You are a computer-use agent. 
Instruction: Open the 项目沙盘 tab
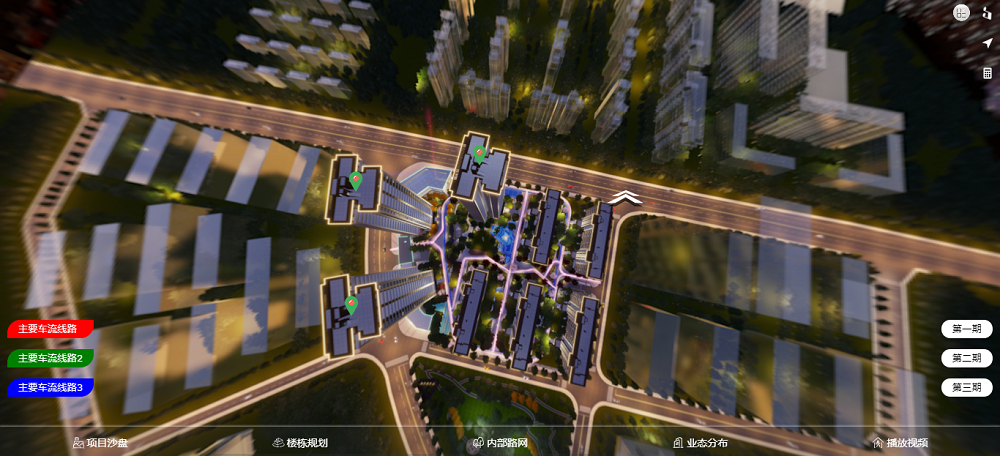(100, 443)
